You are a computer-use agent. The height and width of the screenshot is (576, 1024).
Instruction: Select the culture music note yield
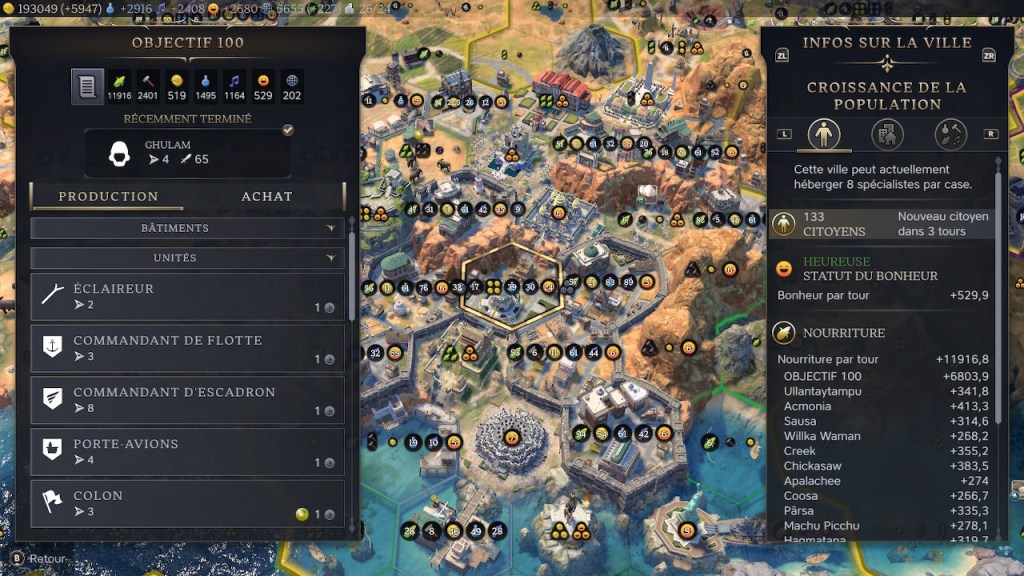[235, 87]
